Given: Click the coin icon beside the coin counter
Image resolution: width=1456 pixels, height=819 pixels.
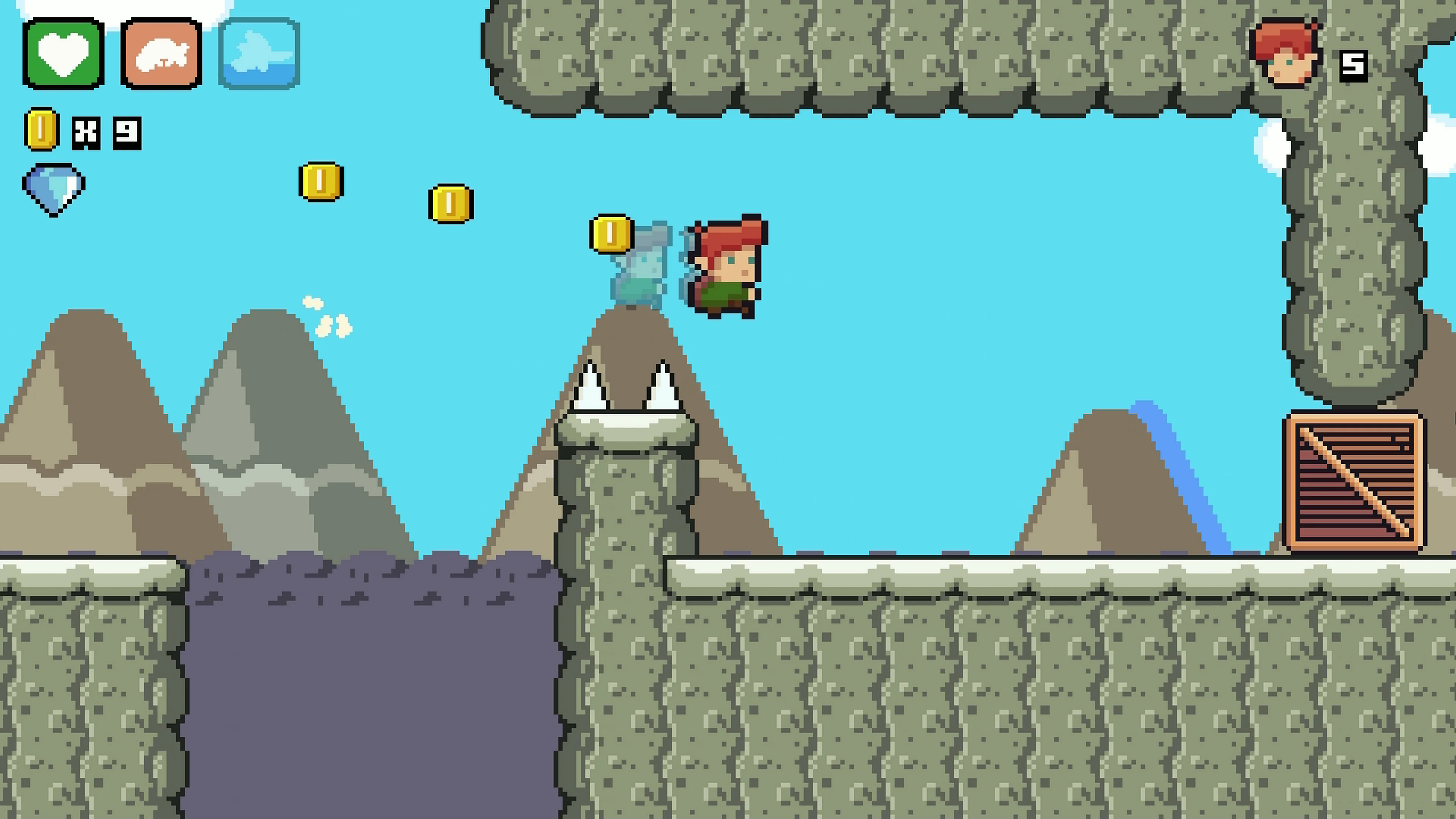Looking at the screenshot, I should point(41,132).
